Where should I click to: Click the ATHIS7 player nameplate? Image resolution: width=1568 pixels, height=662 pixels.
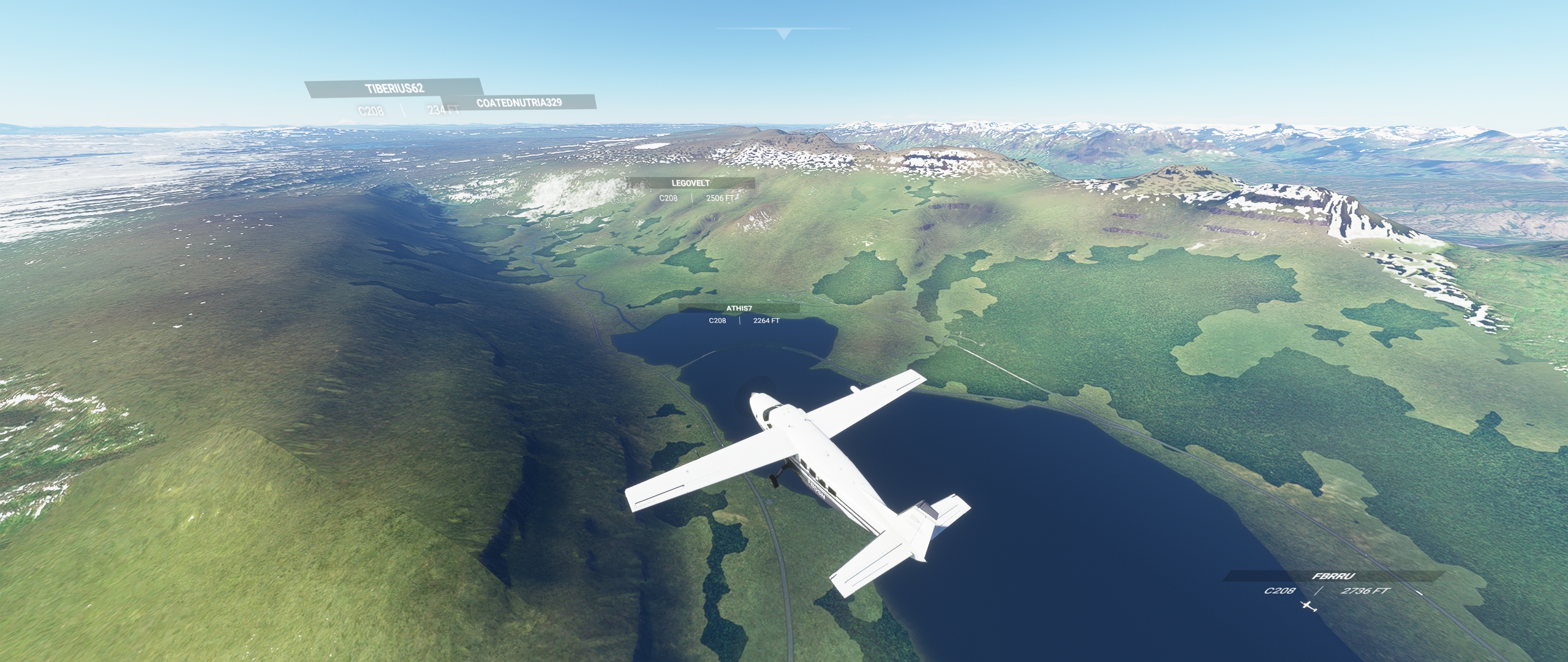(738, 308)
